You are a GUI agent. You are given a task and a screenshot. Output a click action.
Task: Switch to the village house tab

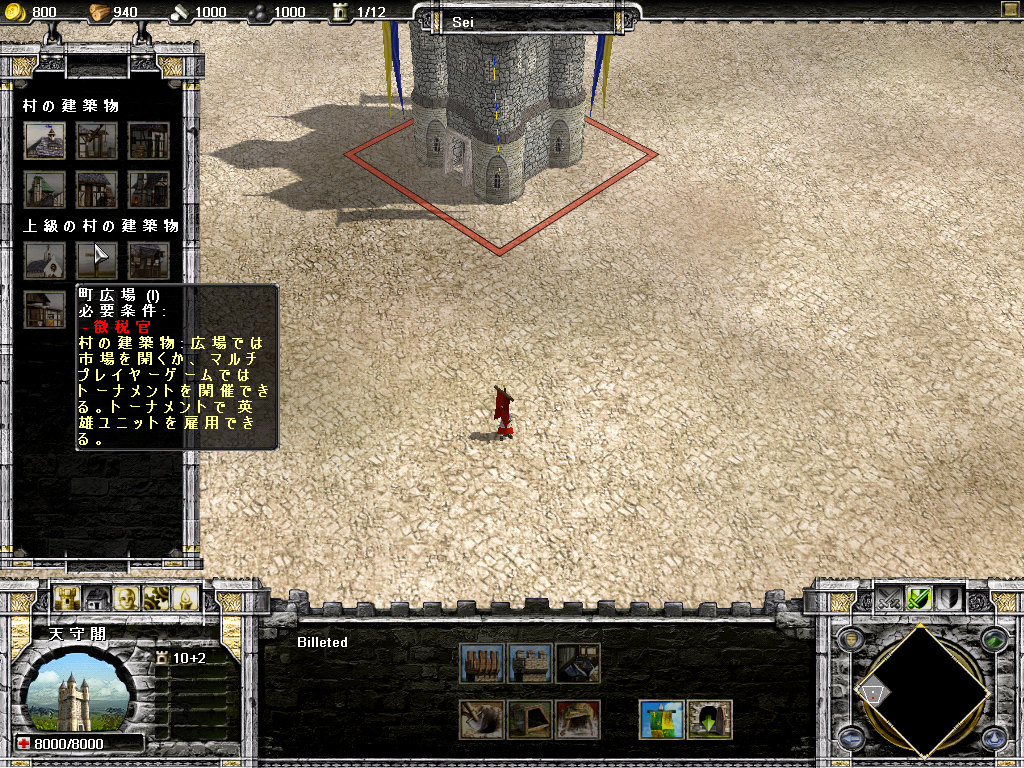(97, 598)
